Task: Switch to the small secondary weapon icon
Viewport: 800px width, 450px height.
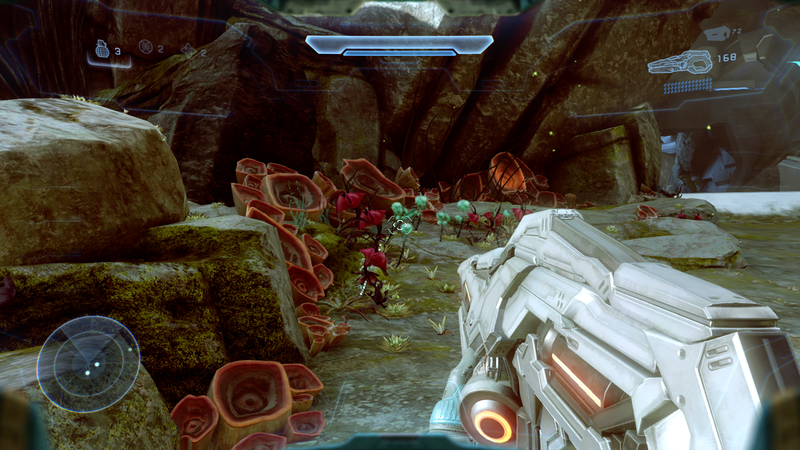Action: coord(716,34)
